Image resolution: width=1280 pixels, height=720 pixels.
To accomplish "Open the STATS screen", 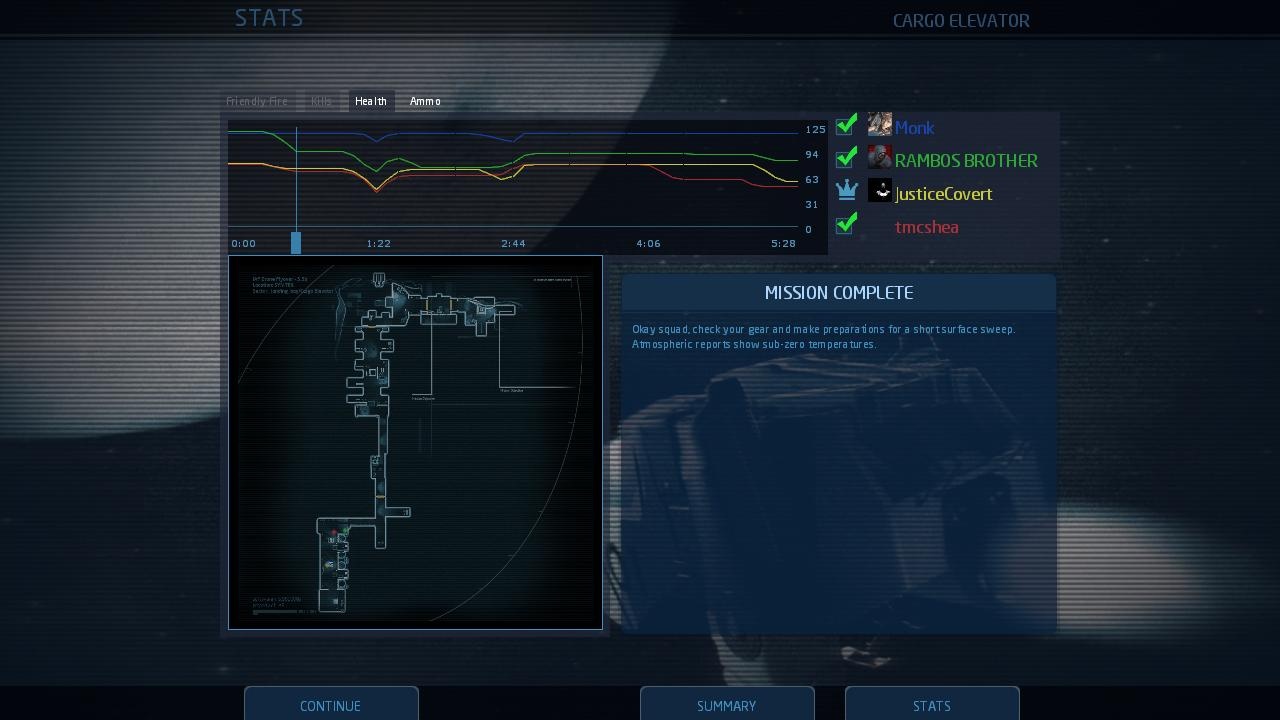I will 931,705.
